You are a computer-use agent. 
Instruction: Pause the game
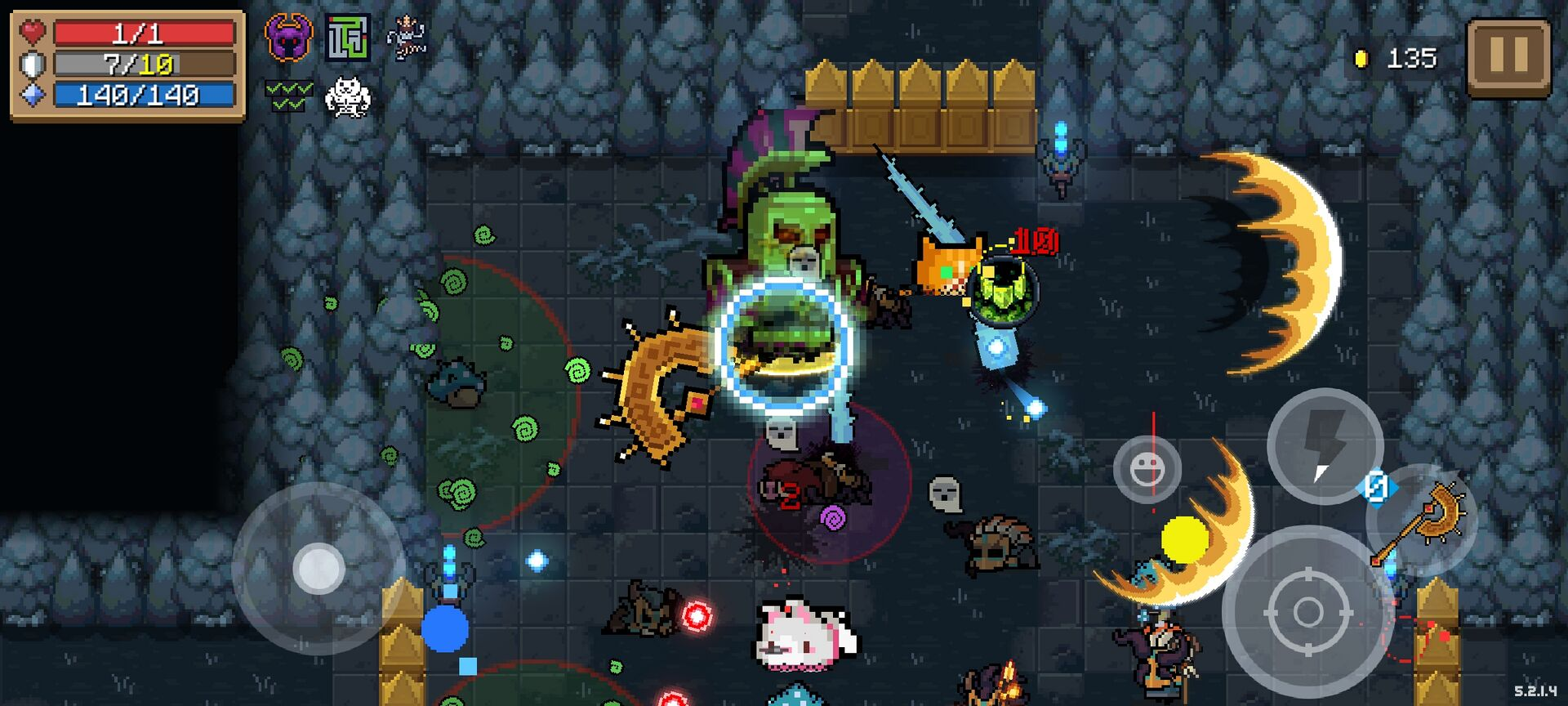1508,57
